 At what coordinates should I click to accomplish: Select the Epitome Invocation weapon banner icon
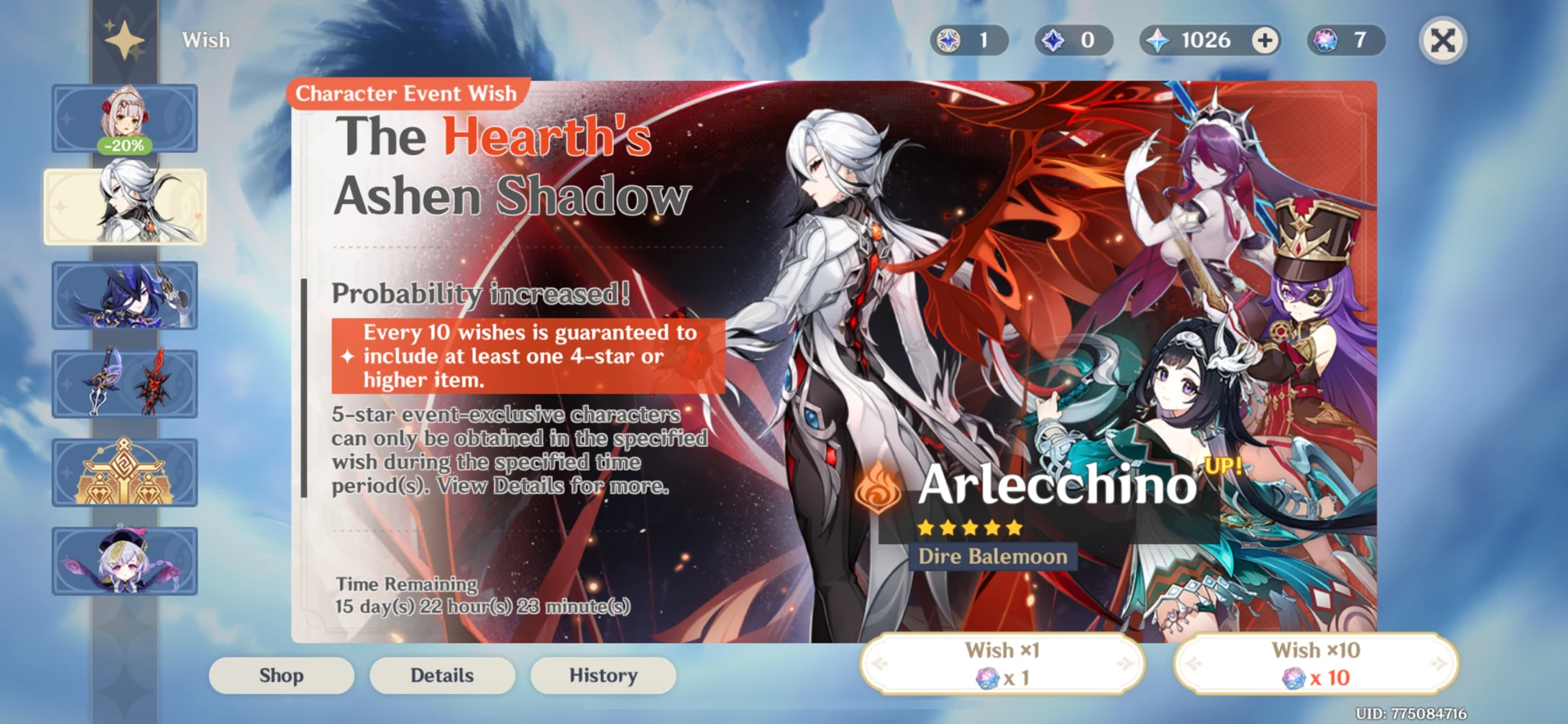click(124, 384)
